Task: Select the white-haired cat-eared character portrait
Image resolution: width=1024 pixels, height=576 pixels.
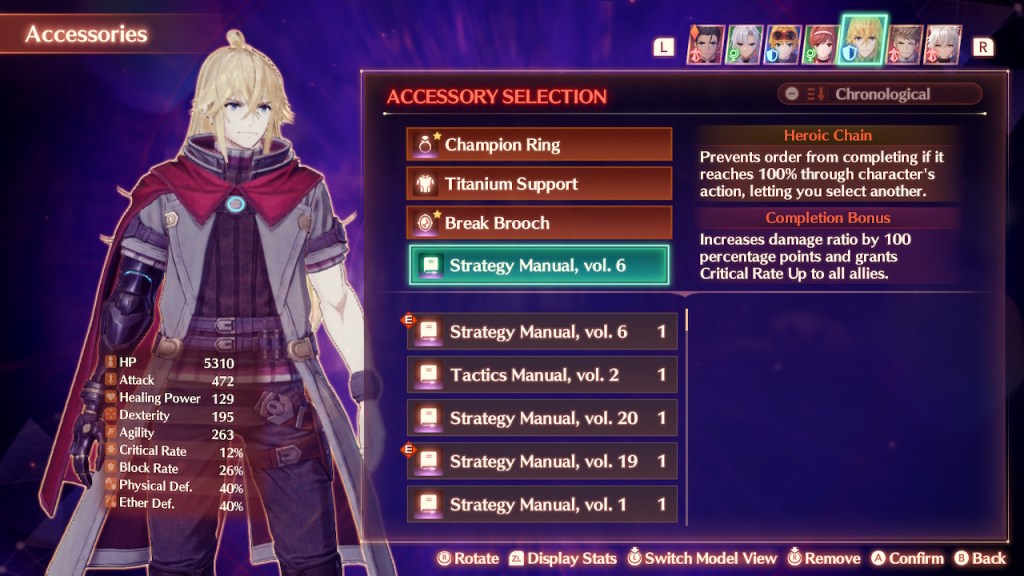Action: point(944,45)
